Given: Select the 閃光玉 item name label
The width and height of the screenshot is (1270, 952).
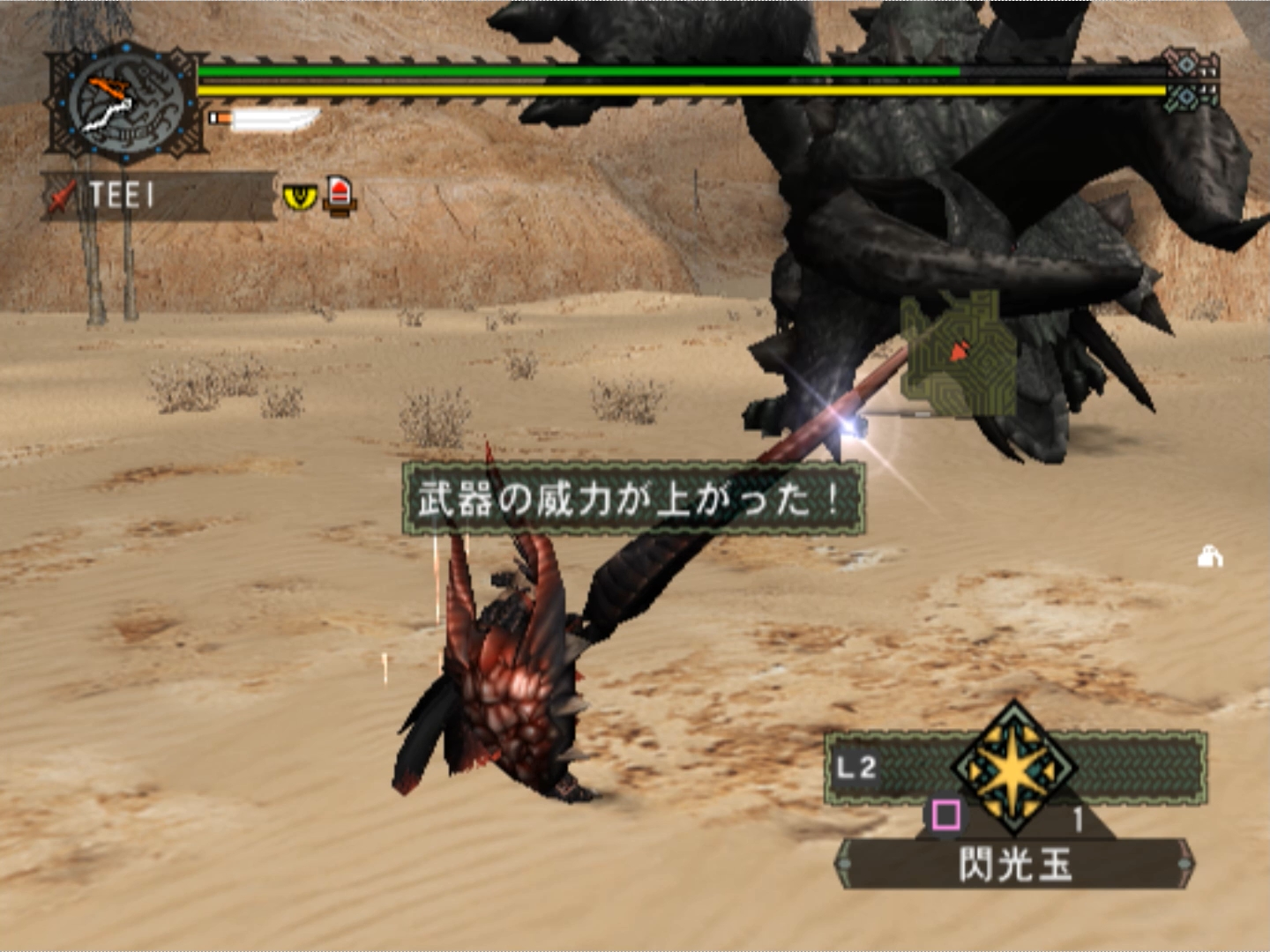Looking at the screenshot, I should click(x=1014, y=864).
